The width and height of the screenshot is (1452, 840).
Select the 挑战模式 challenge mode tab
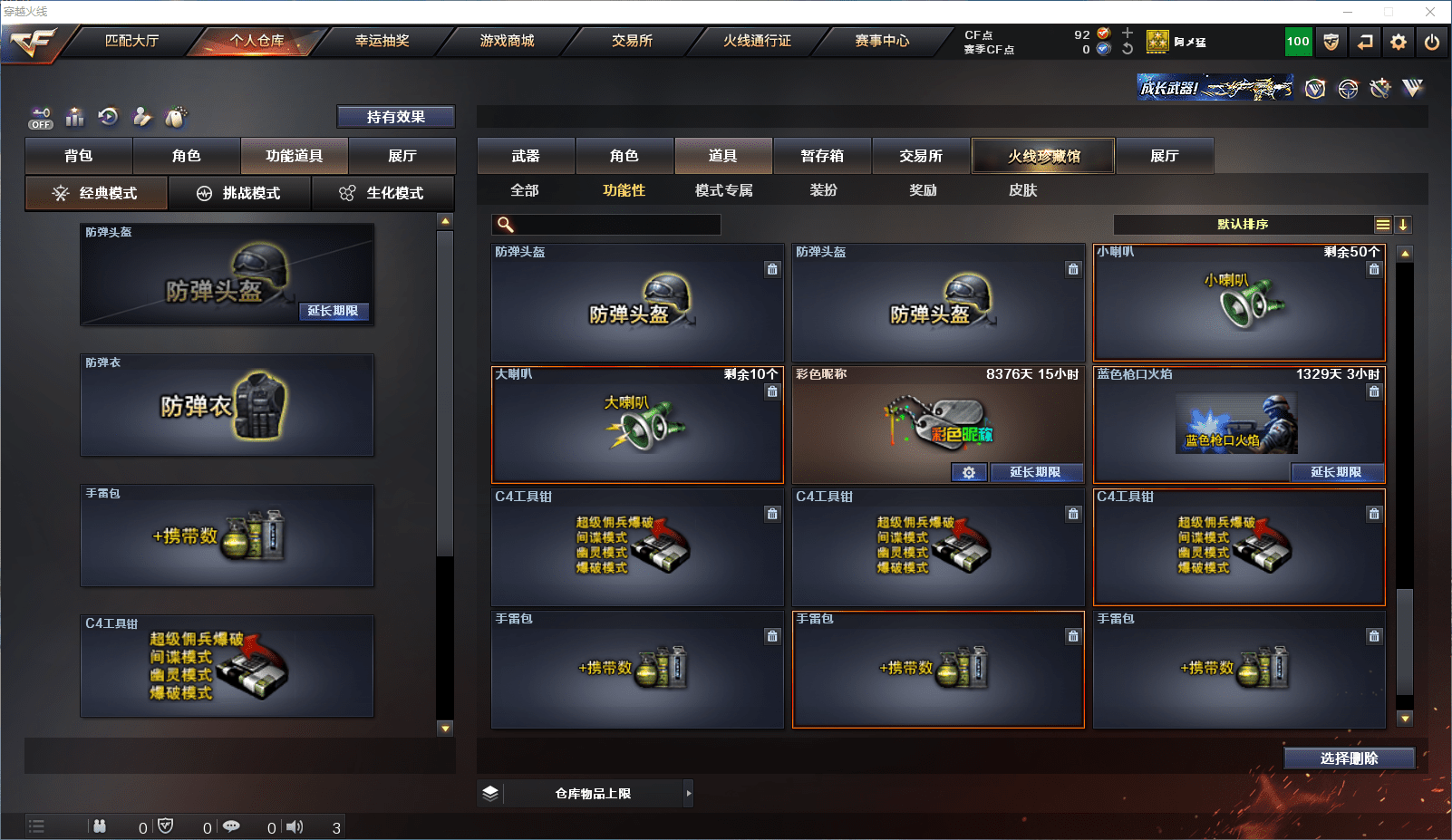coord(240,193)
